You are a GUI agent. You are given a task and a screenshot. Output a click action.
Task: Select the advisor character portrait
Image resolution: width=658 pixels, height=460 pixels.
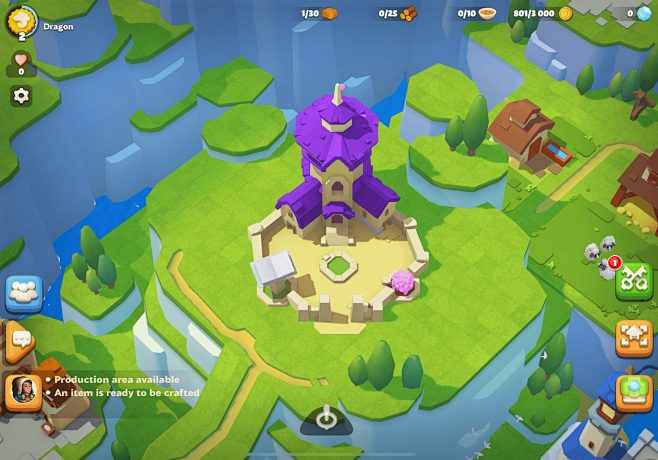(x=23, y=391)
